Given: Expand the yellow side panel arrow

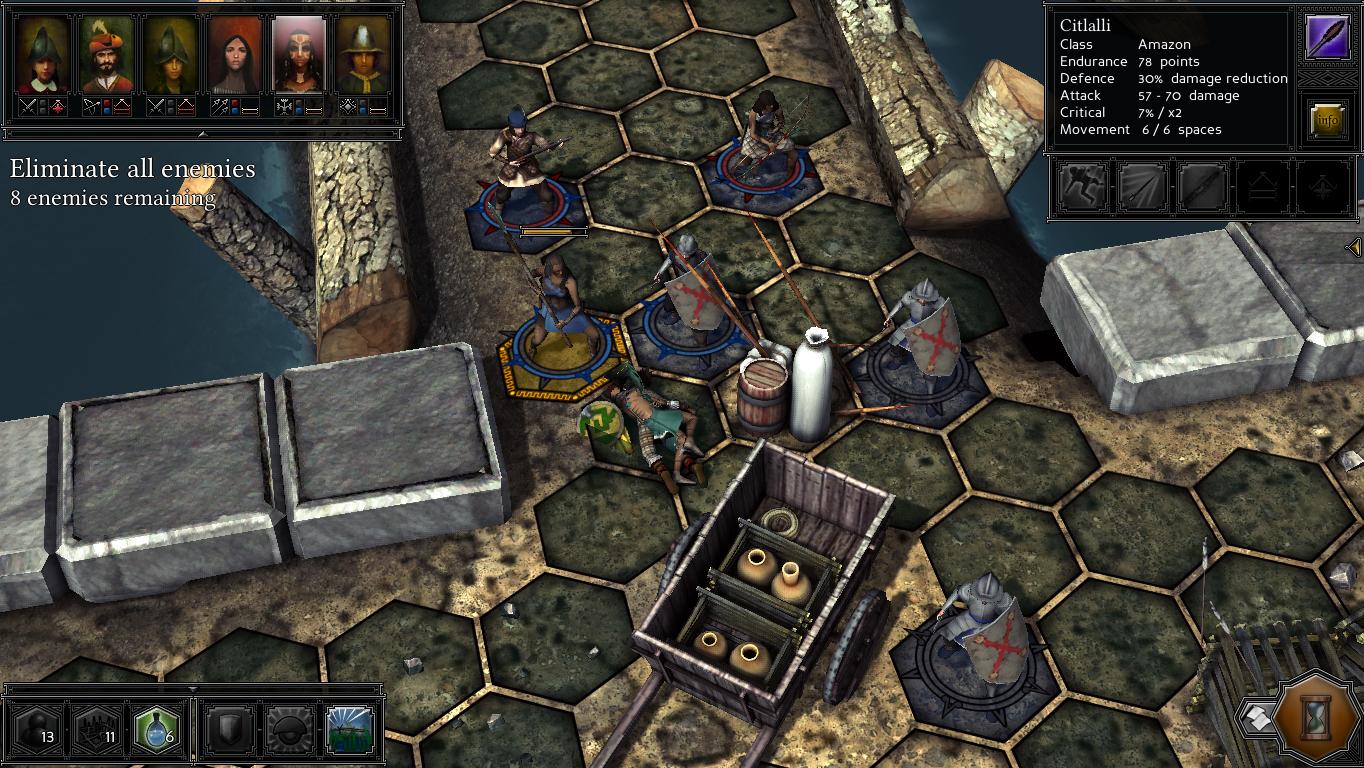Looking at the screenshot, I should (1354, 246).
